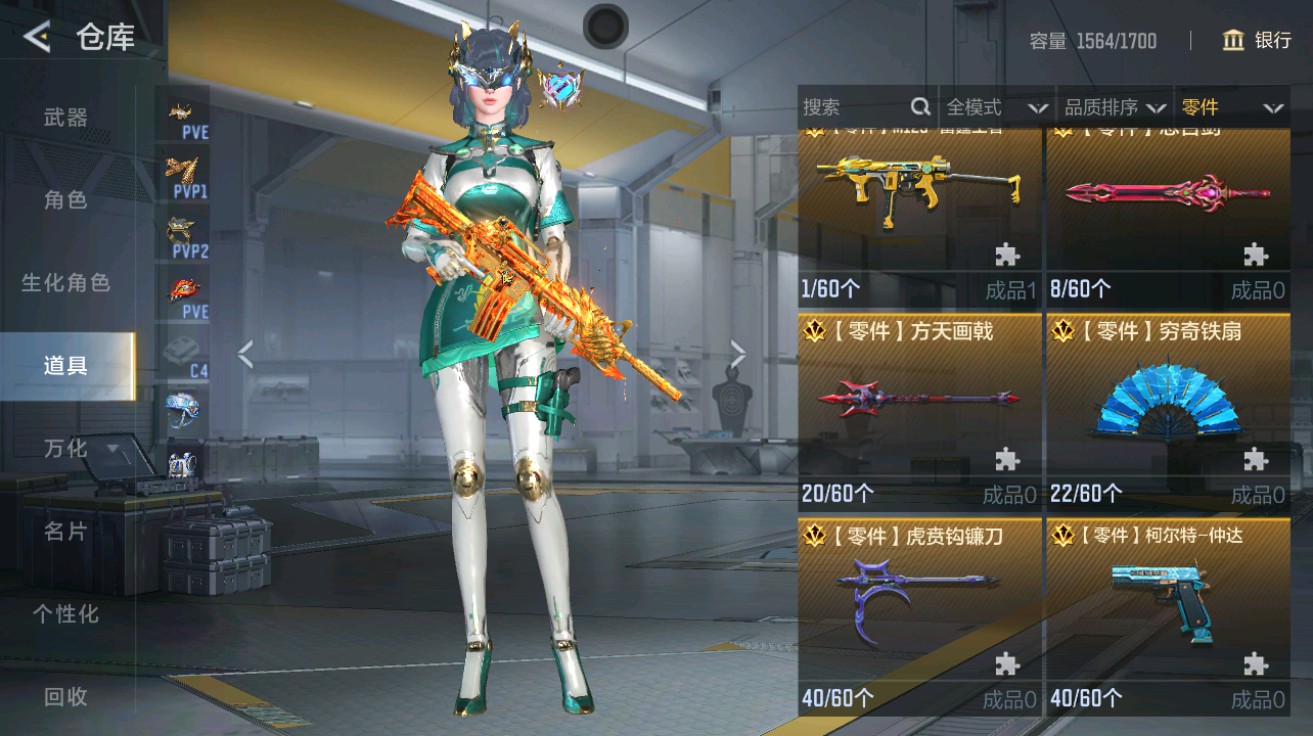Open the 零件 filter dropdown
Viewport: 1313px width, 736px height.
[1229, 107]
